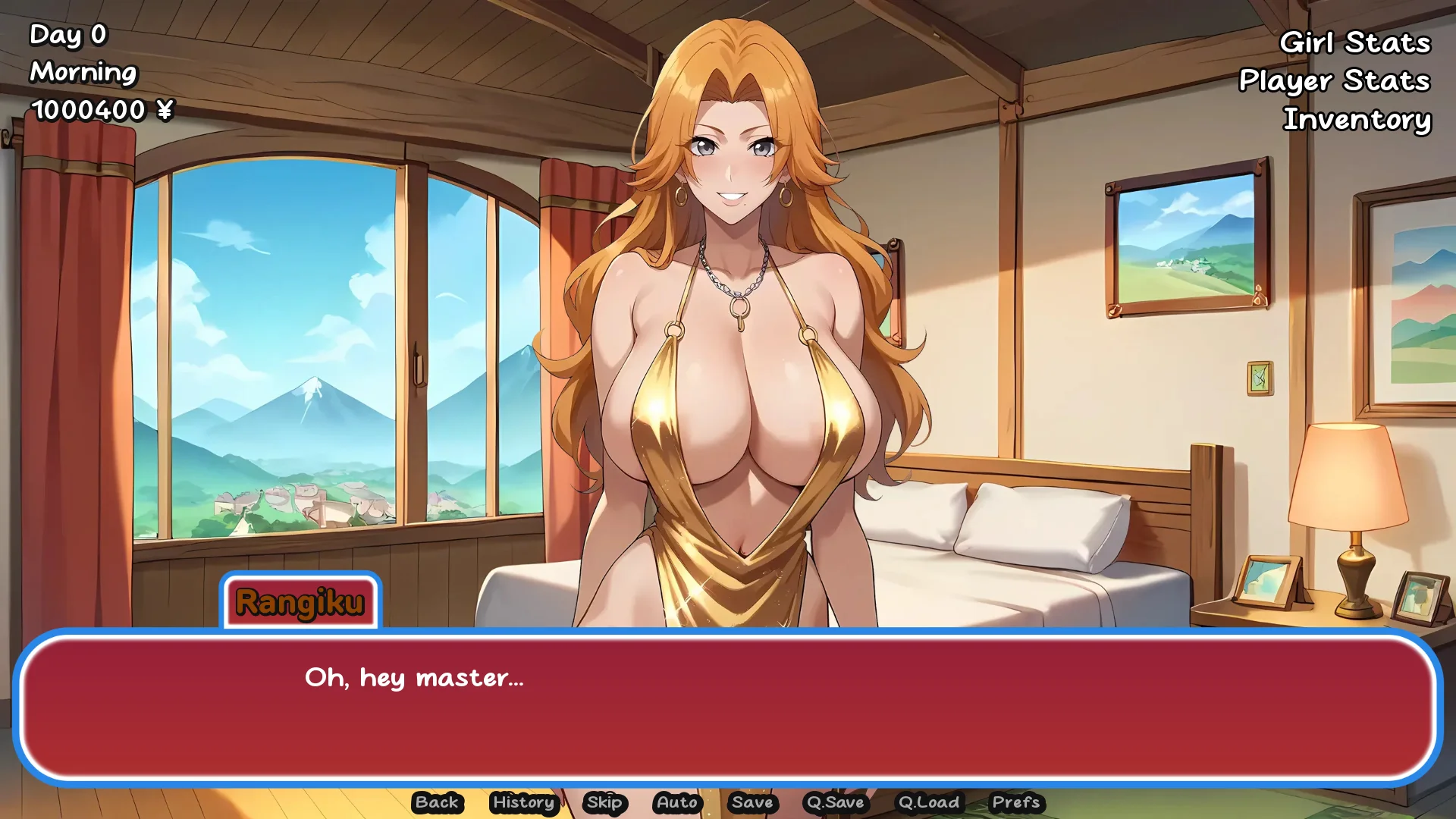Open the Inventory screen
This screenshot has height=819, width=1456.
tap(1357, 119)
